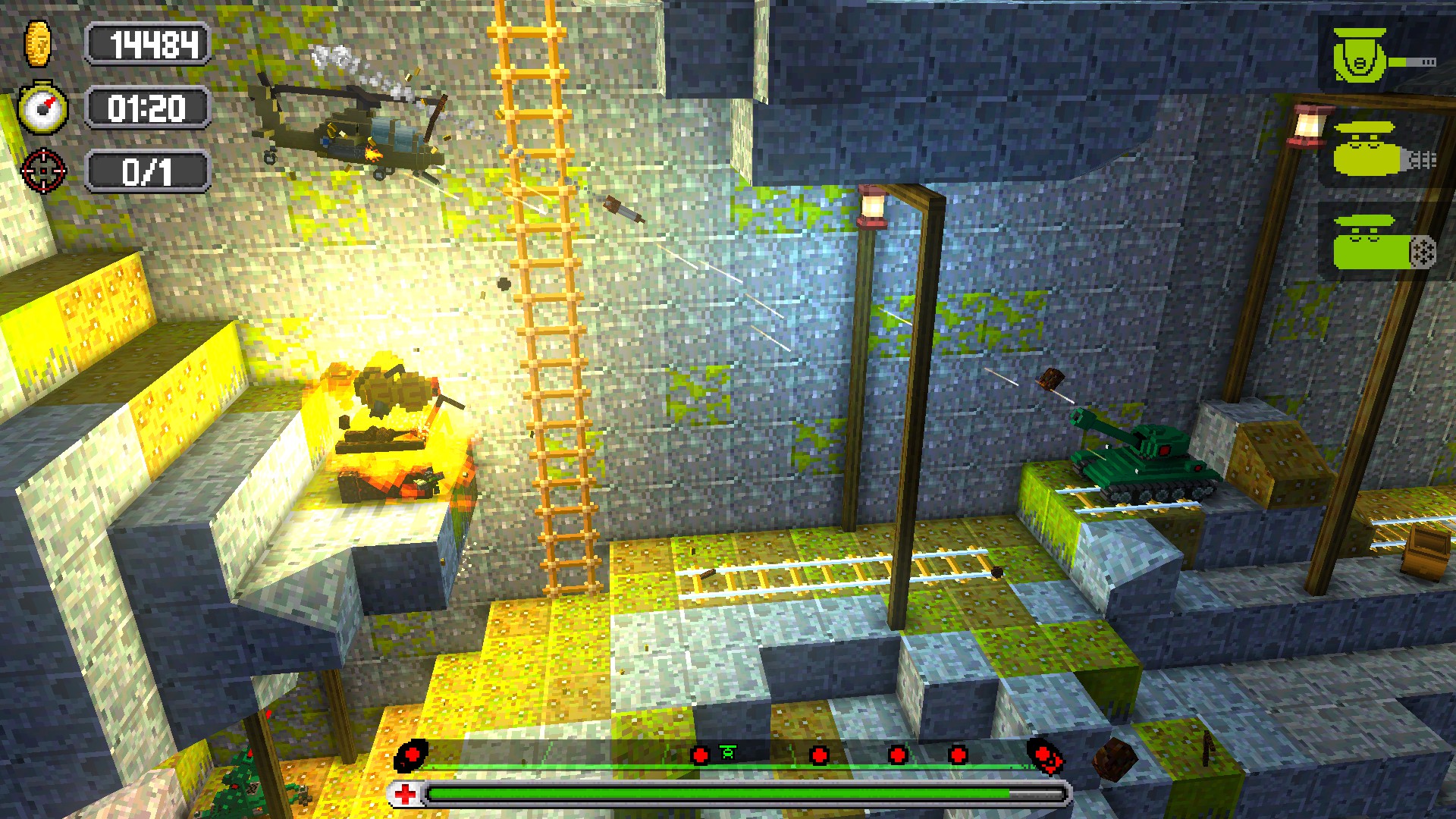The width and height of the screenshot is (1456, 819).
Task: Select the leftmost skull marker on the progress bar
Action: [x=412, y=755]
